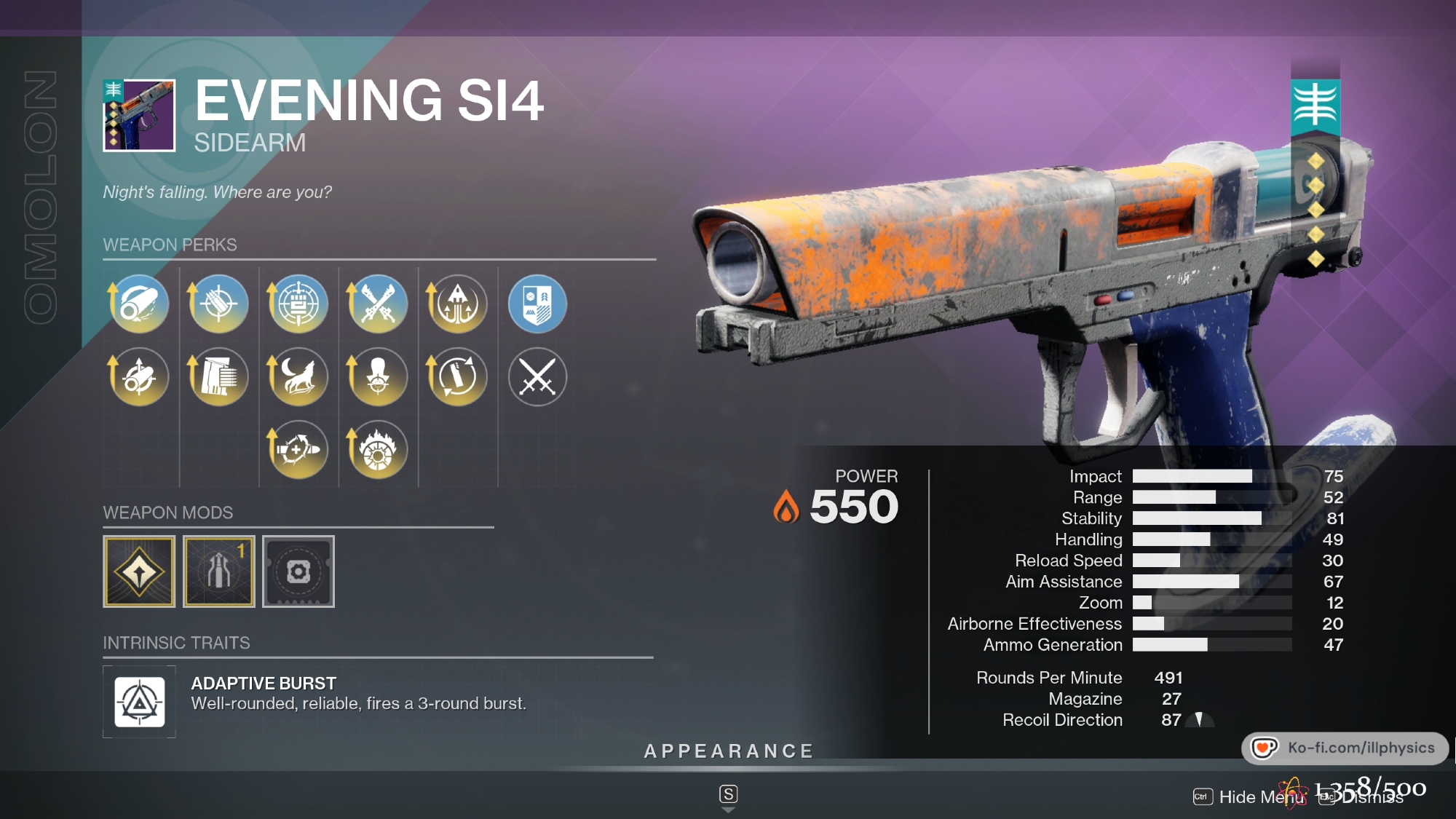Open the gold diamond masterwork mod slot

coord(139,571)
